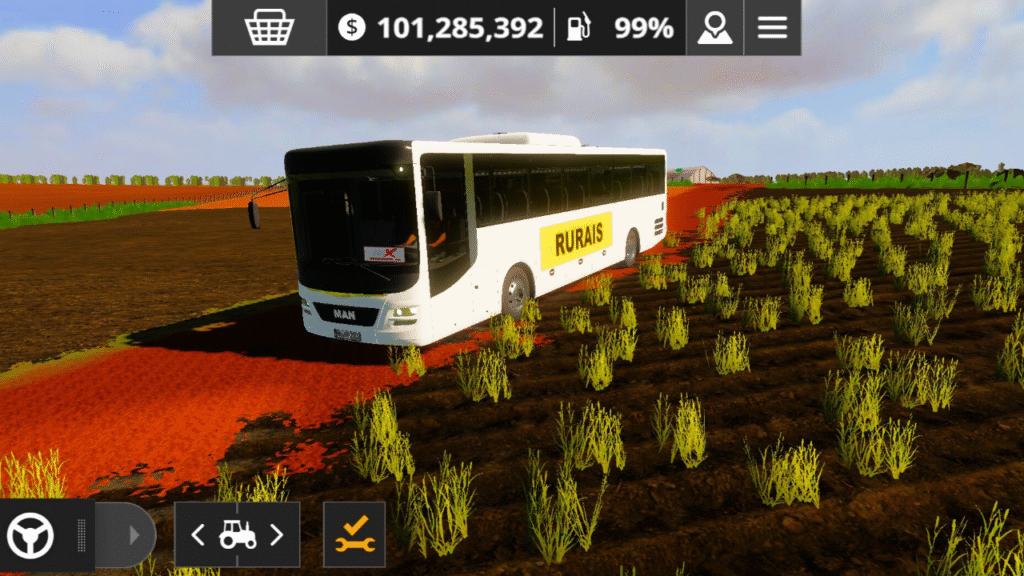This screenshot has width=1024, height=576.
Task: Switch to previous vehicle
Action: click(197, 535)
